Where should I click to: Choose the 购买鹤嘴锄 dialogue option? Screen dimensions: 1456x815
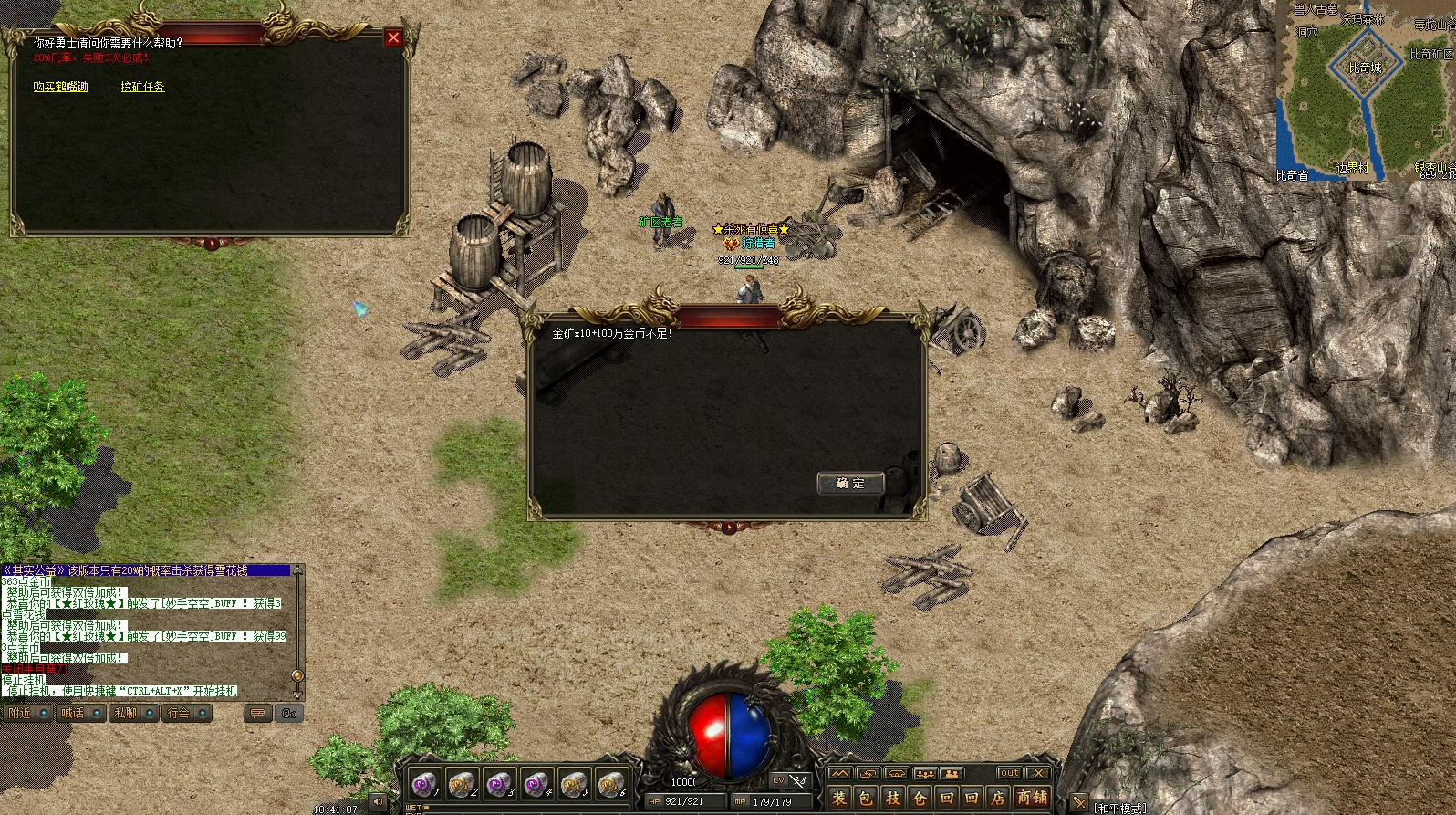pyautogui.click(x=61, y=87)
